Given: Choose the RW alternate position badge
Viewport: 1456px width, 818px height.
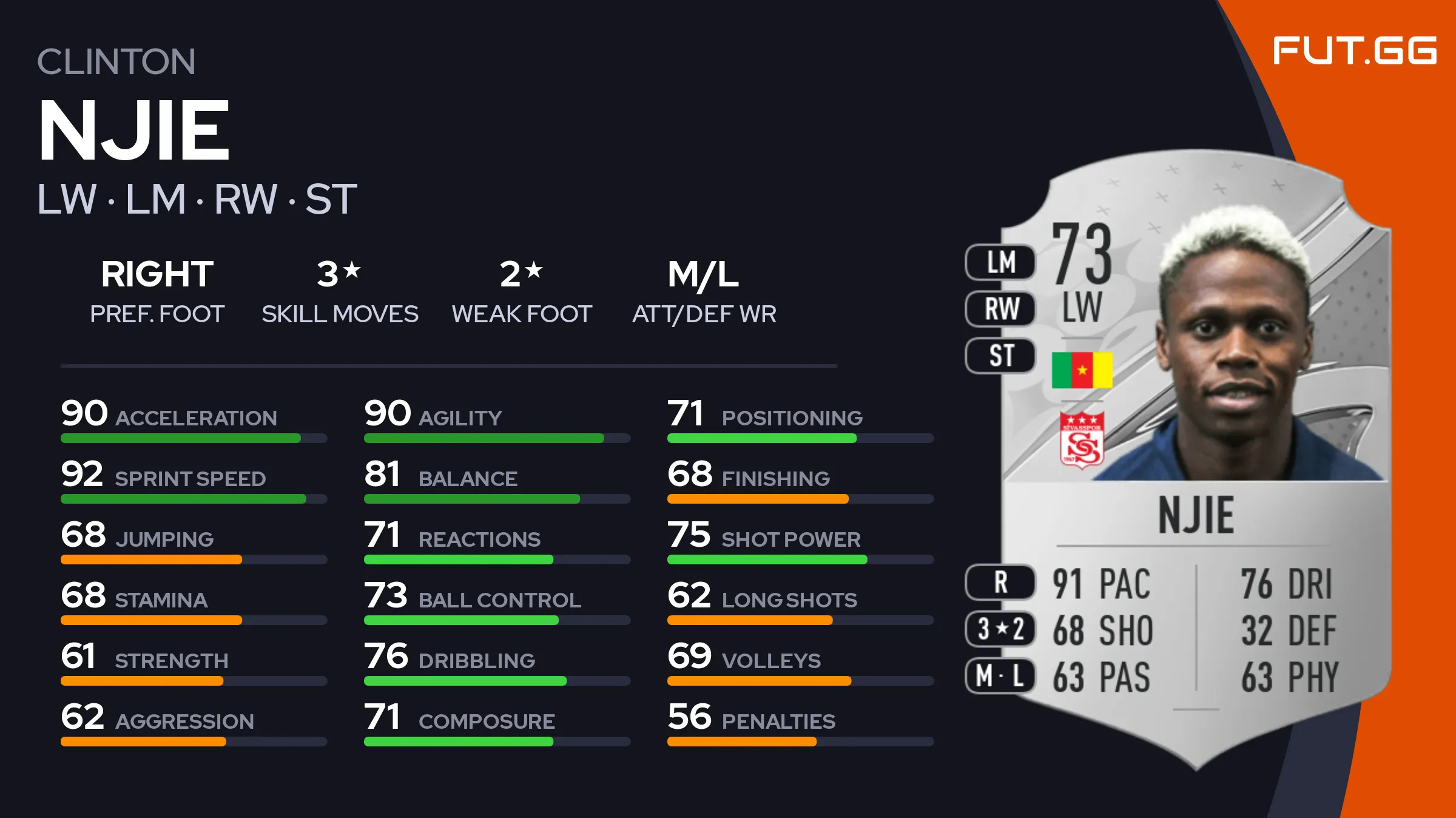Looking at the screenshot, I should click(x=1000, y=309).
